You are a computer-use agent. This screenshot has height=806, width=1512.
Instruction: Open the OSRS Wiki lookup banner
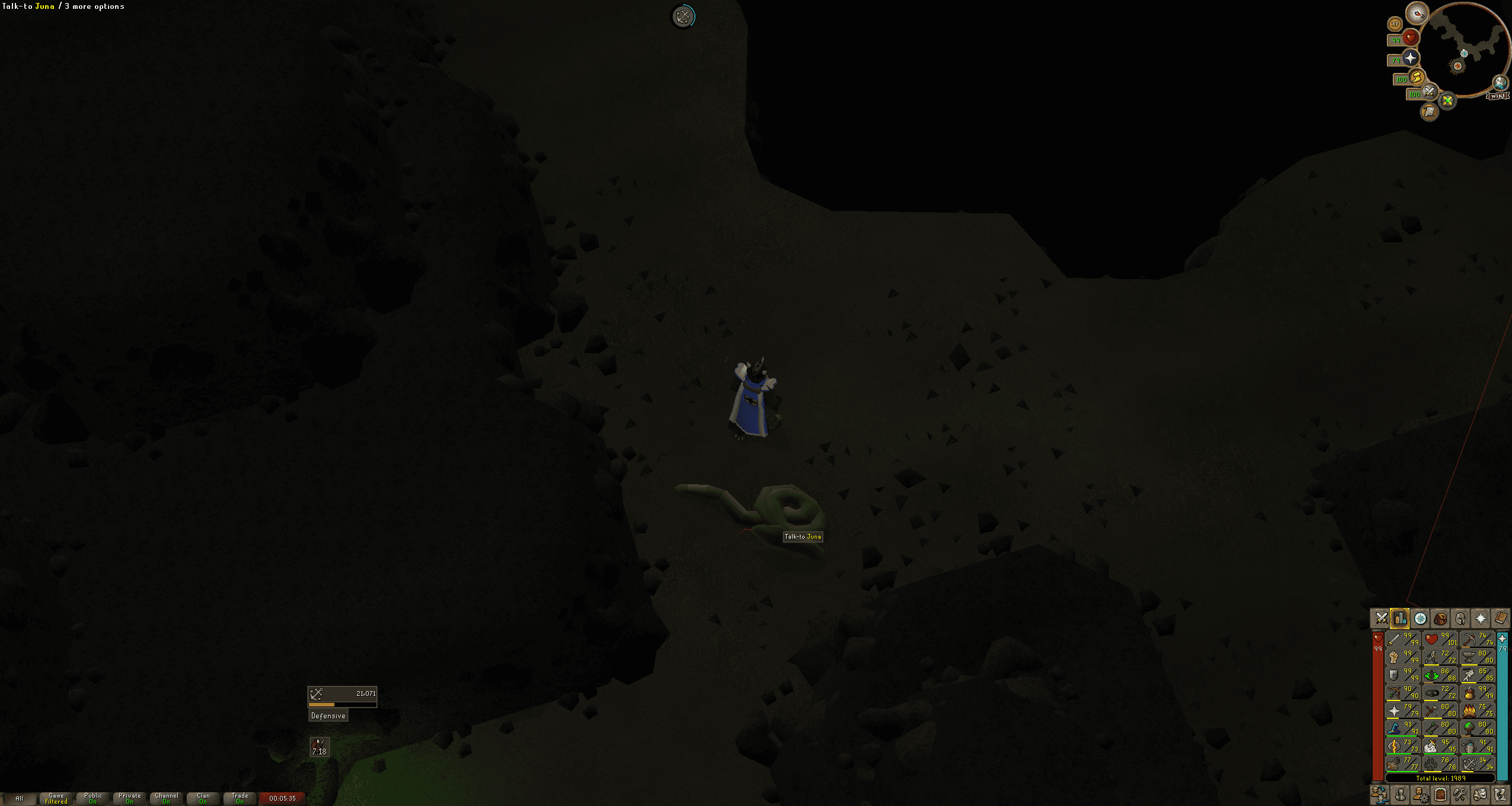[1497, 97]
